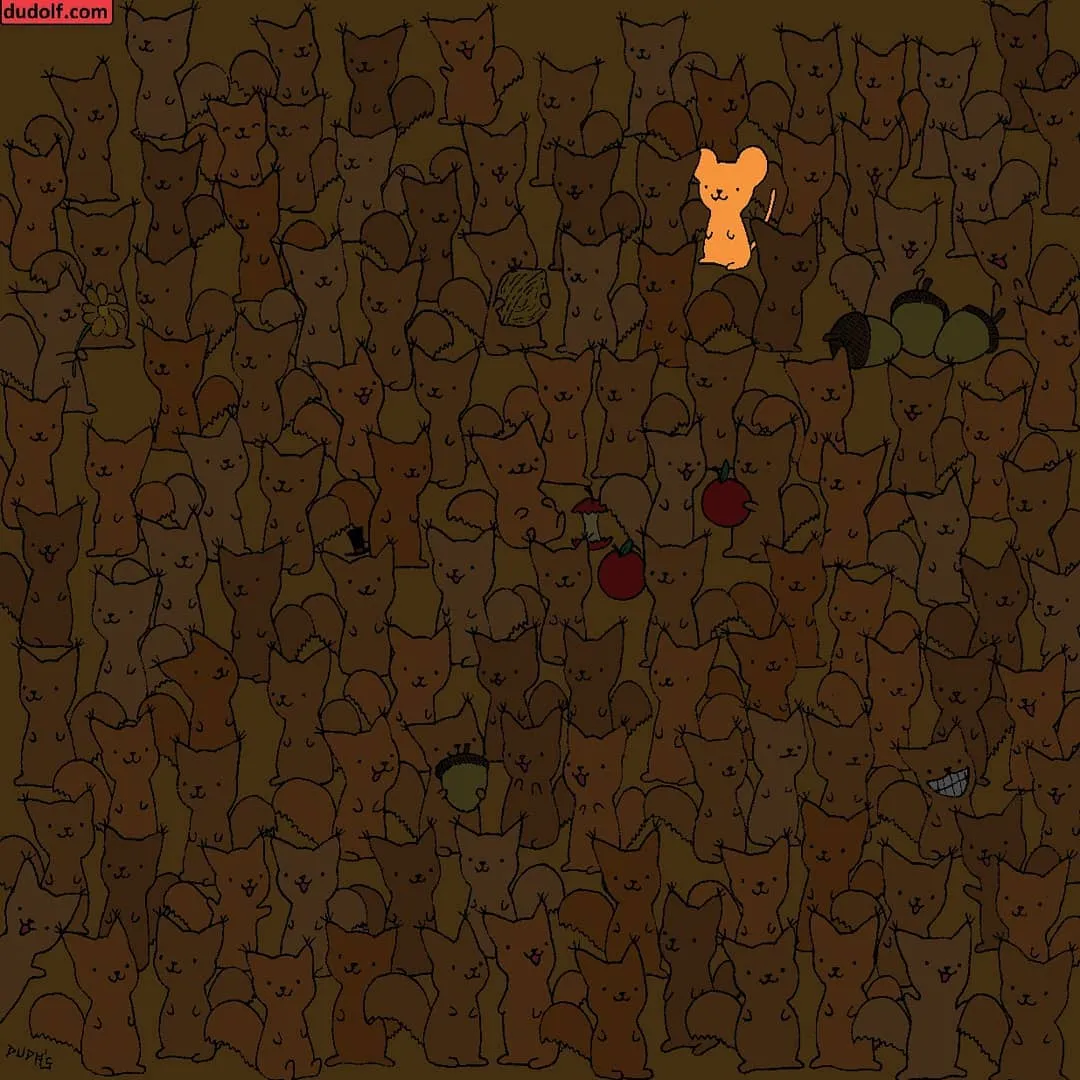Click the dudolf.com watermark badge
Image resolution: width=1080 pixels, height=1080 pixels.
56,12
